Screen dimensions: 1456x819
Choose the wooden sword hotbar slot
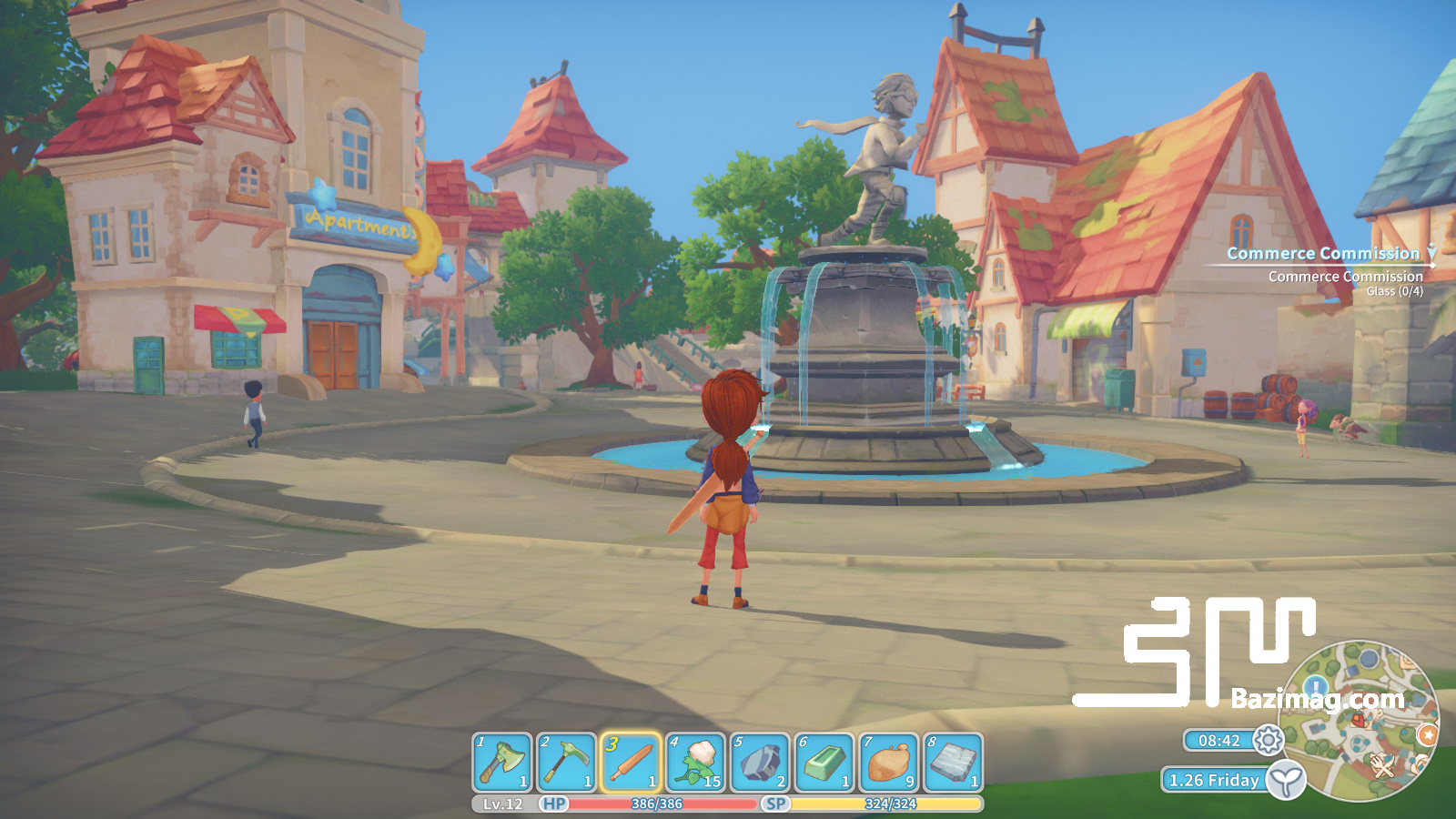631,763
